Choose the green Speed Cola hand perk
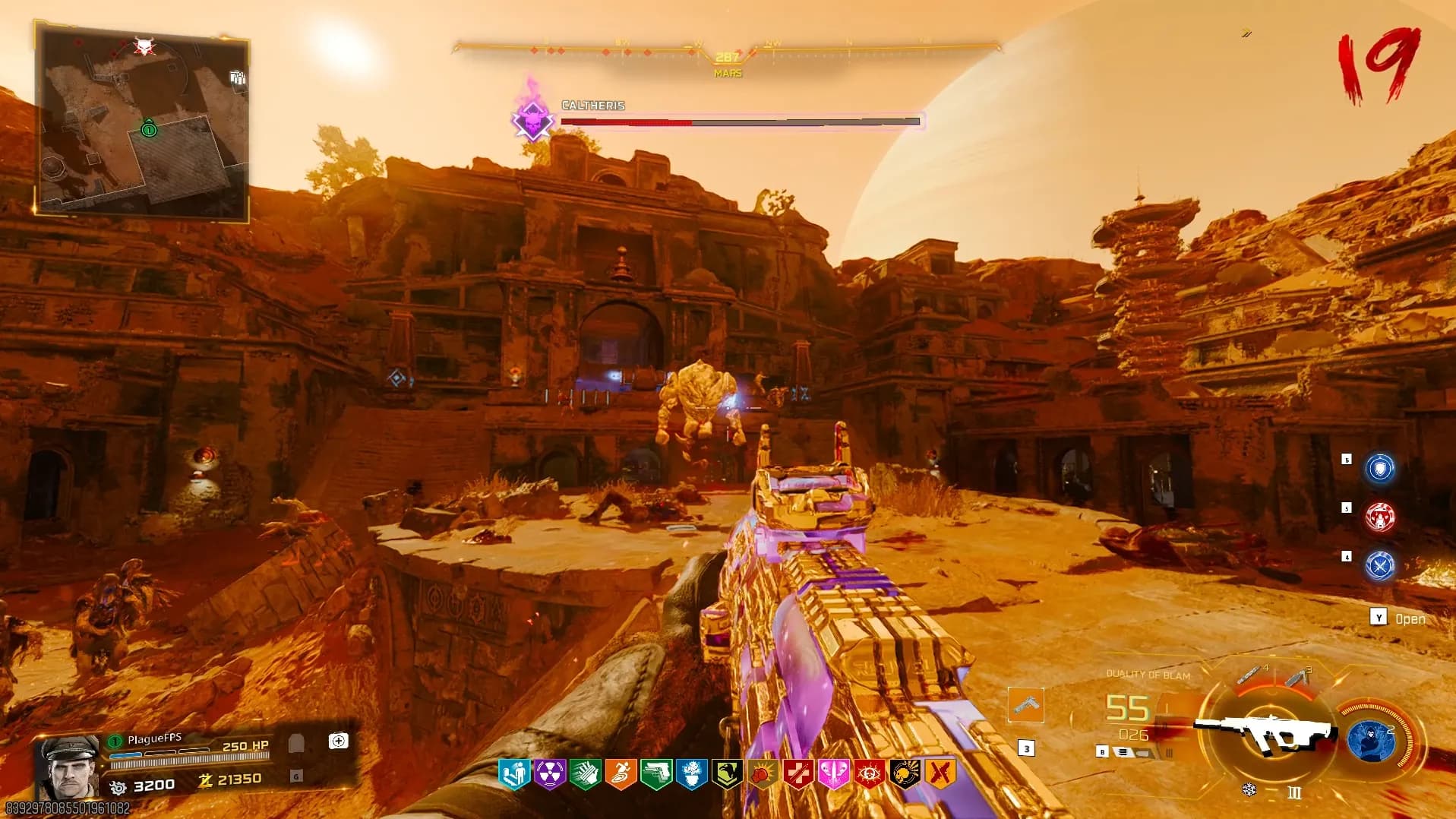 584,773
